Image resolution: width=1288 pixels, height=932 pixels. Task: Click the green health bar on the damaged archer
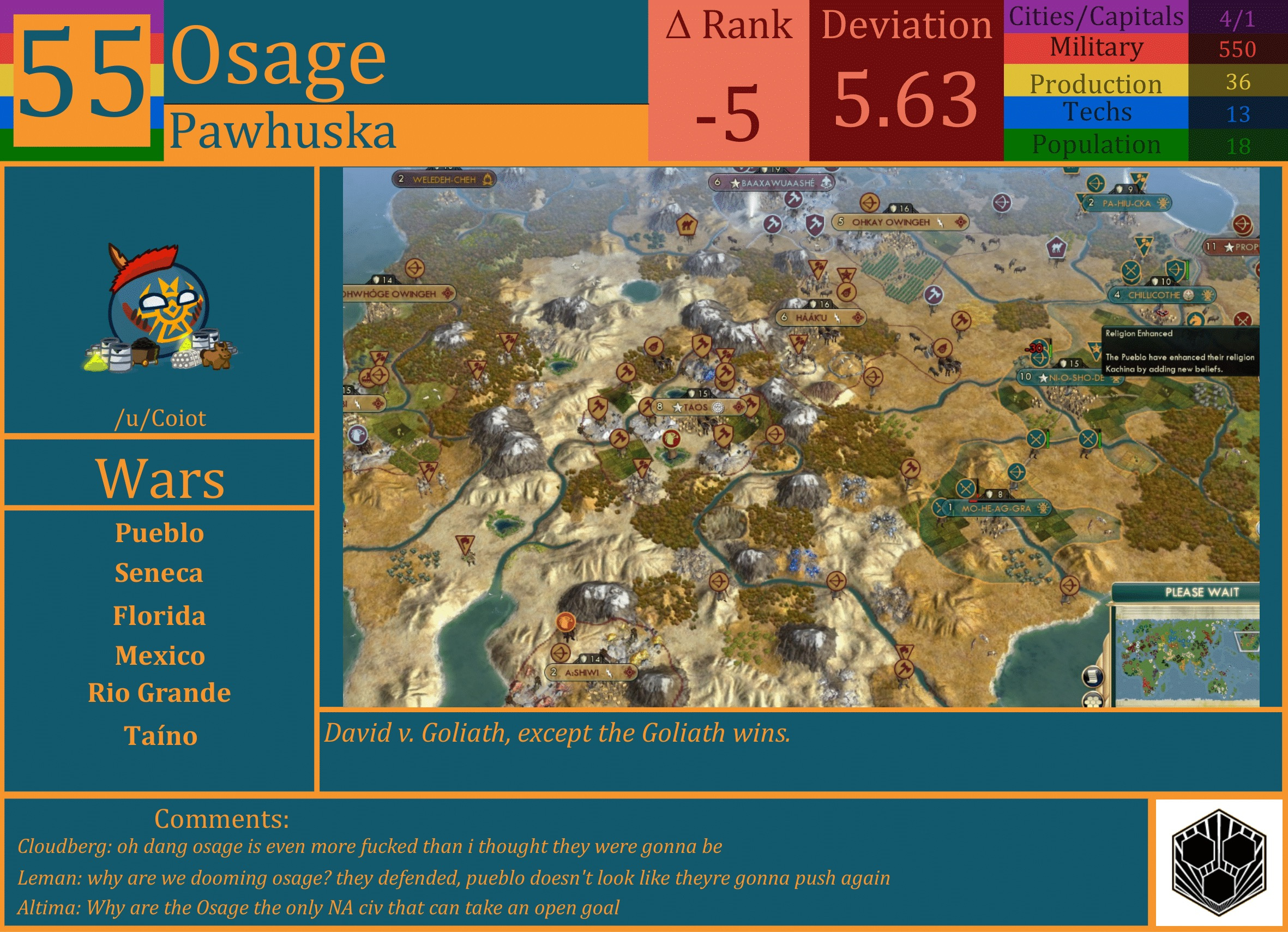click(x=1051, y=351)
